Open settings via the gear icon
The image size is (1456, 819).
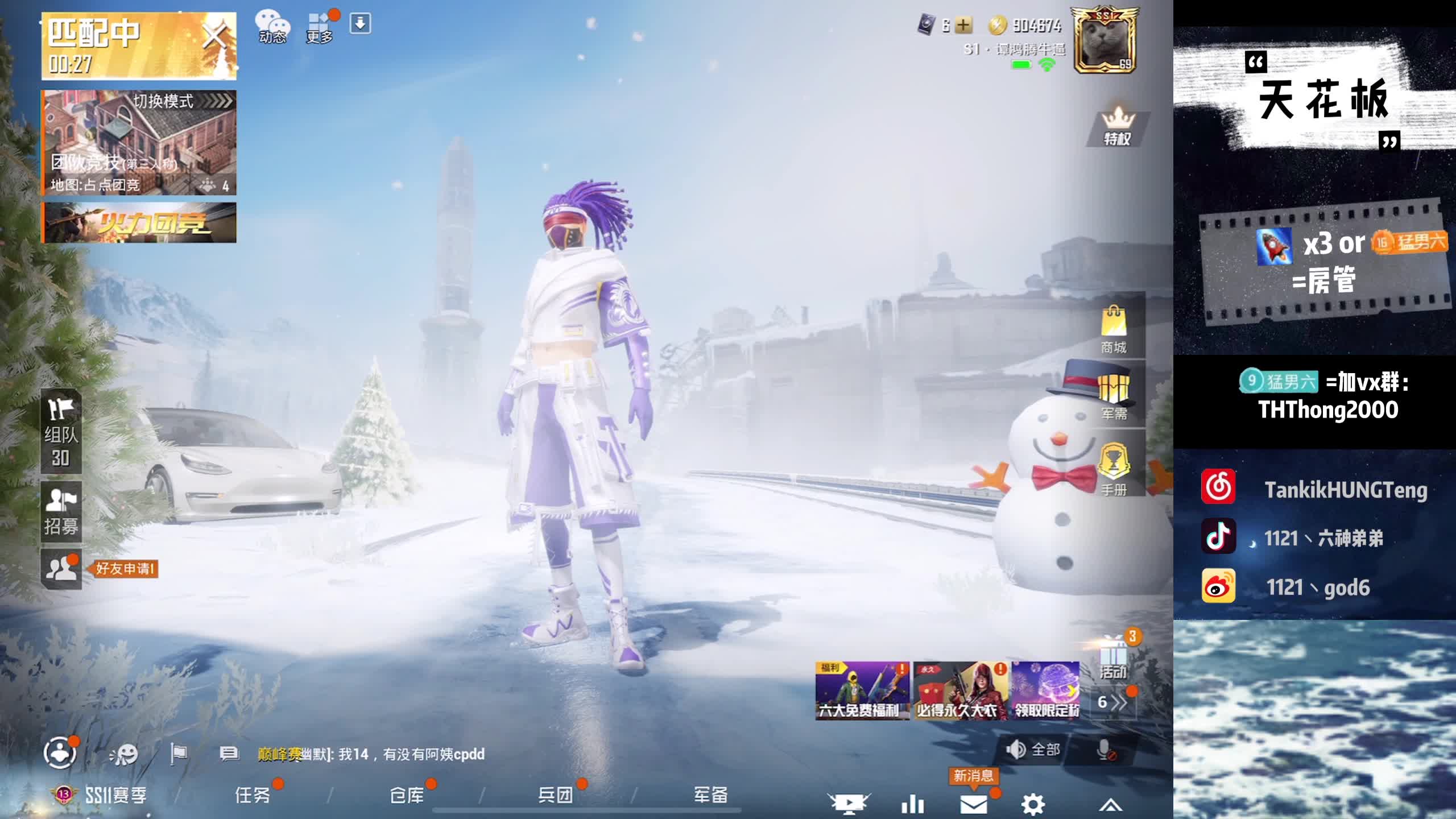point(1033,804)
